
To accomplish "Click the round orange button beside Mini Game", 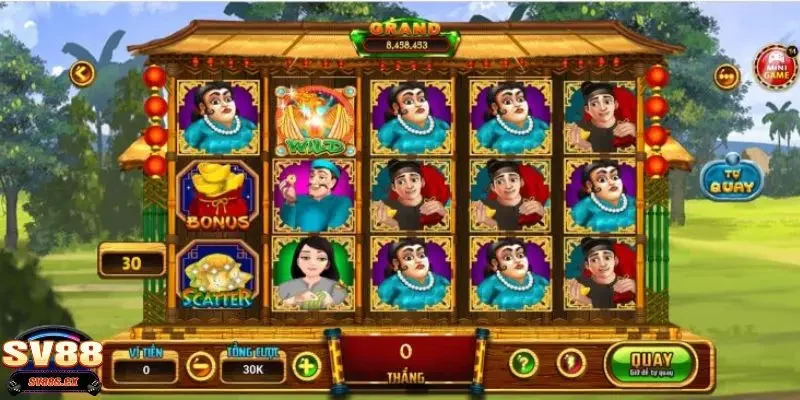I will click(x=727, y=76).
